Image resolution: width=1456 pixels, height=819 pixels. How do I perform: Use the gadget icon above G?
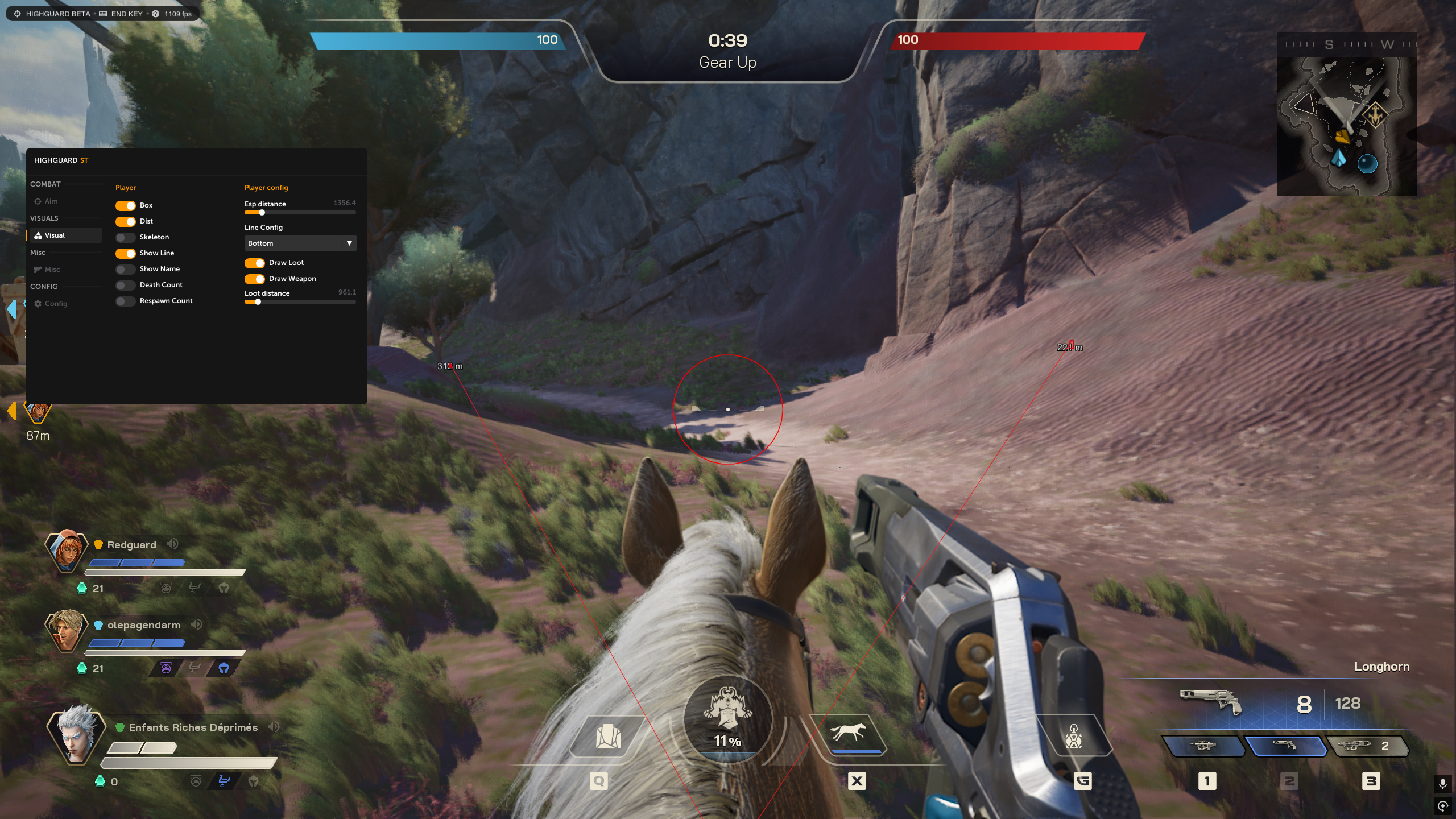coord(1073,737)
